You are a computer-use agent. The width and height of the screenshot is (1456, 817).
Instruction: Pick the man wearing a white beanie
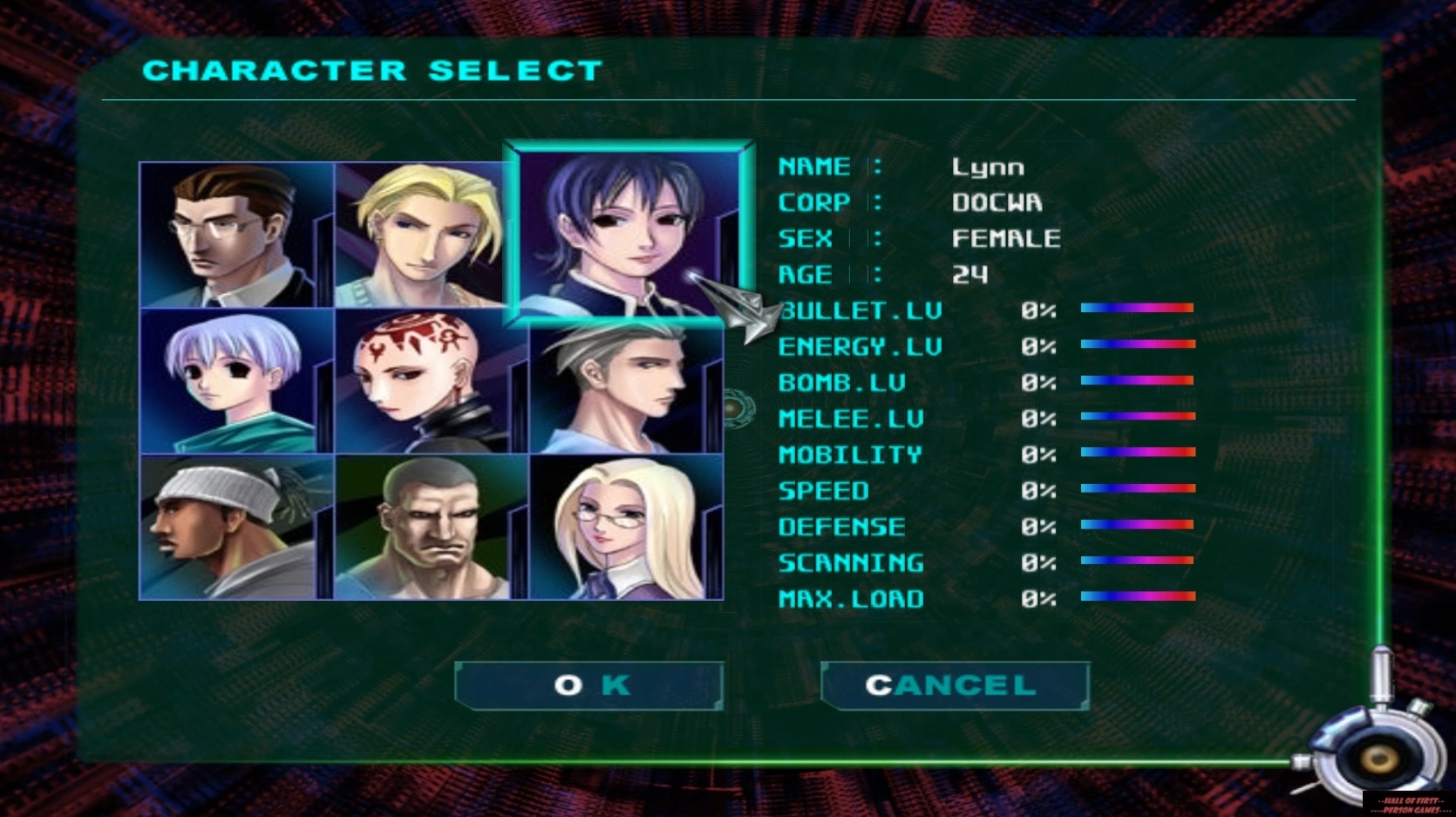pos(235,527)
